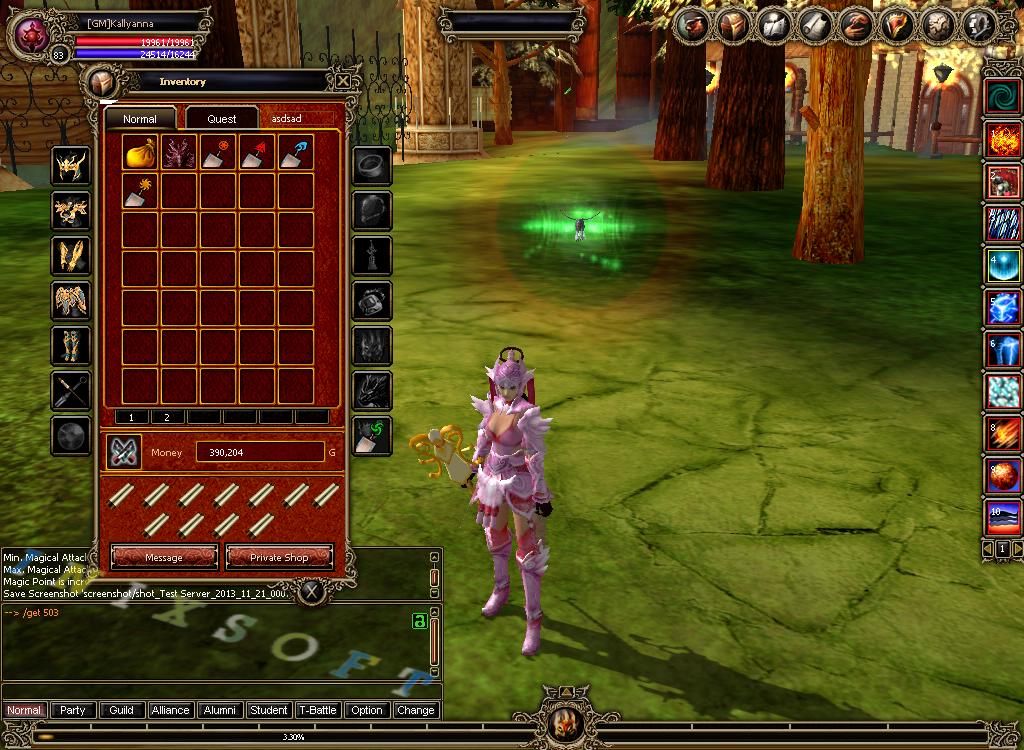Viewport: 1024px width, 750px height.
Task: Select the Normal inventory tab
Action: pos(140,118)
